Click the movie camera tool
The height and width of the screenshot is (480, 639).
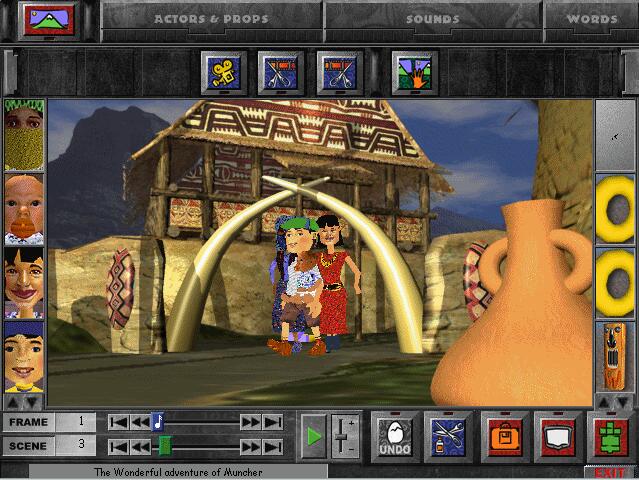tap(224, 72)
